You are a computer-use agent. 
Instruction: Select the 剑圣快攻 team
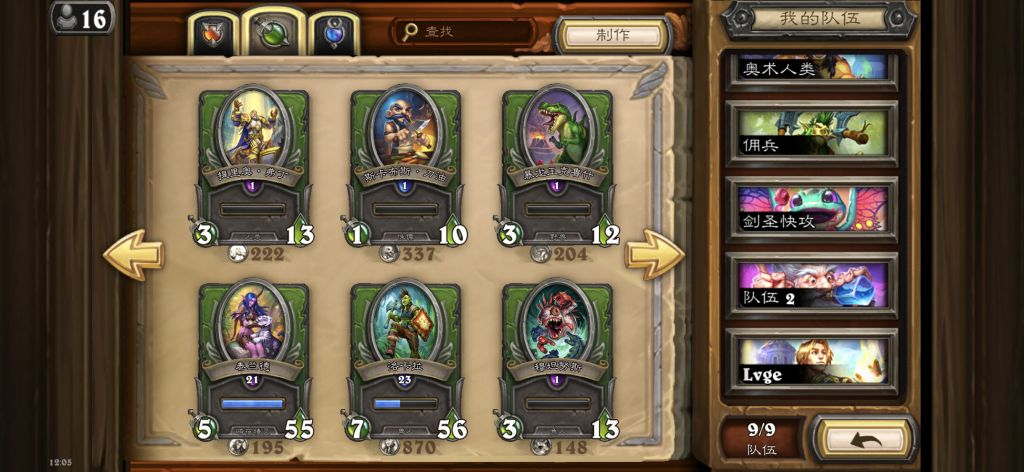(x=812, y=208)
